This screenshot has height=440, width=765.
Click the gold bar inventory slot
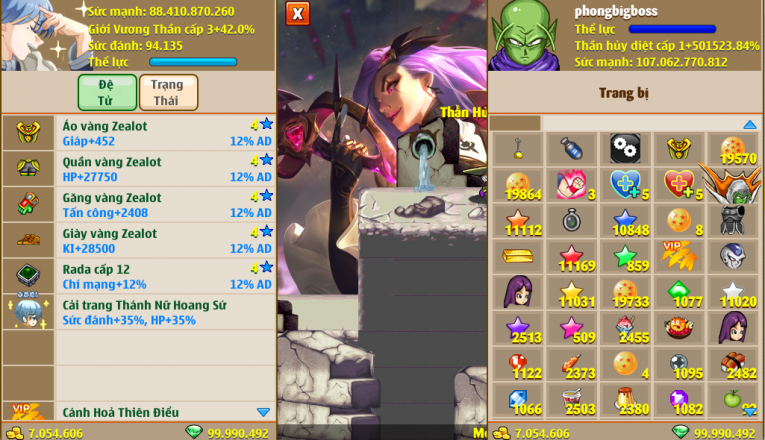click(517, 256)
